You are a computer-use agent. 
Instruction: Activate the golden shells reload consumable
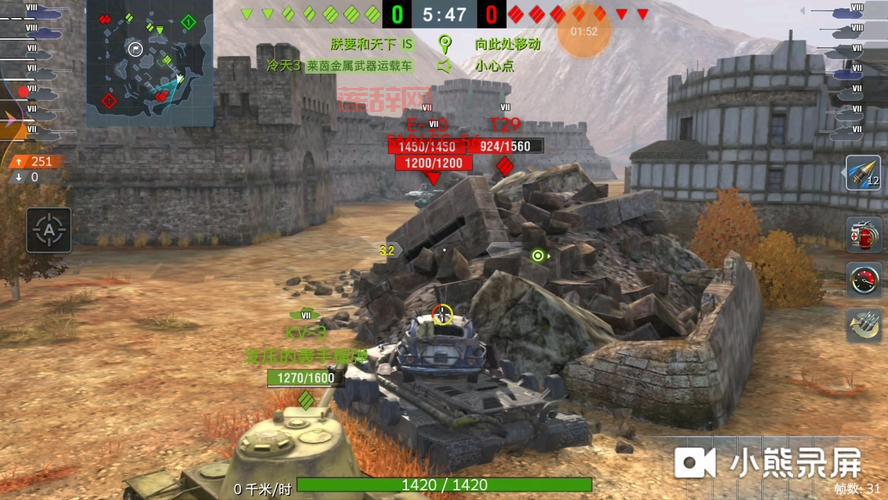coord(863,324)
